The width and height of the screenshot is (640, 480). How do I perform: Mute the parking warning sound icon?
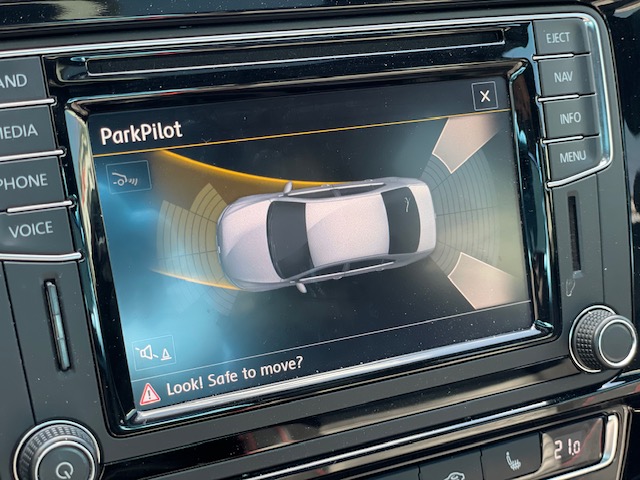153,352
